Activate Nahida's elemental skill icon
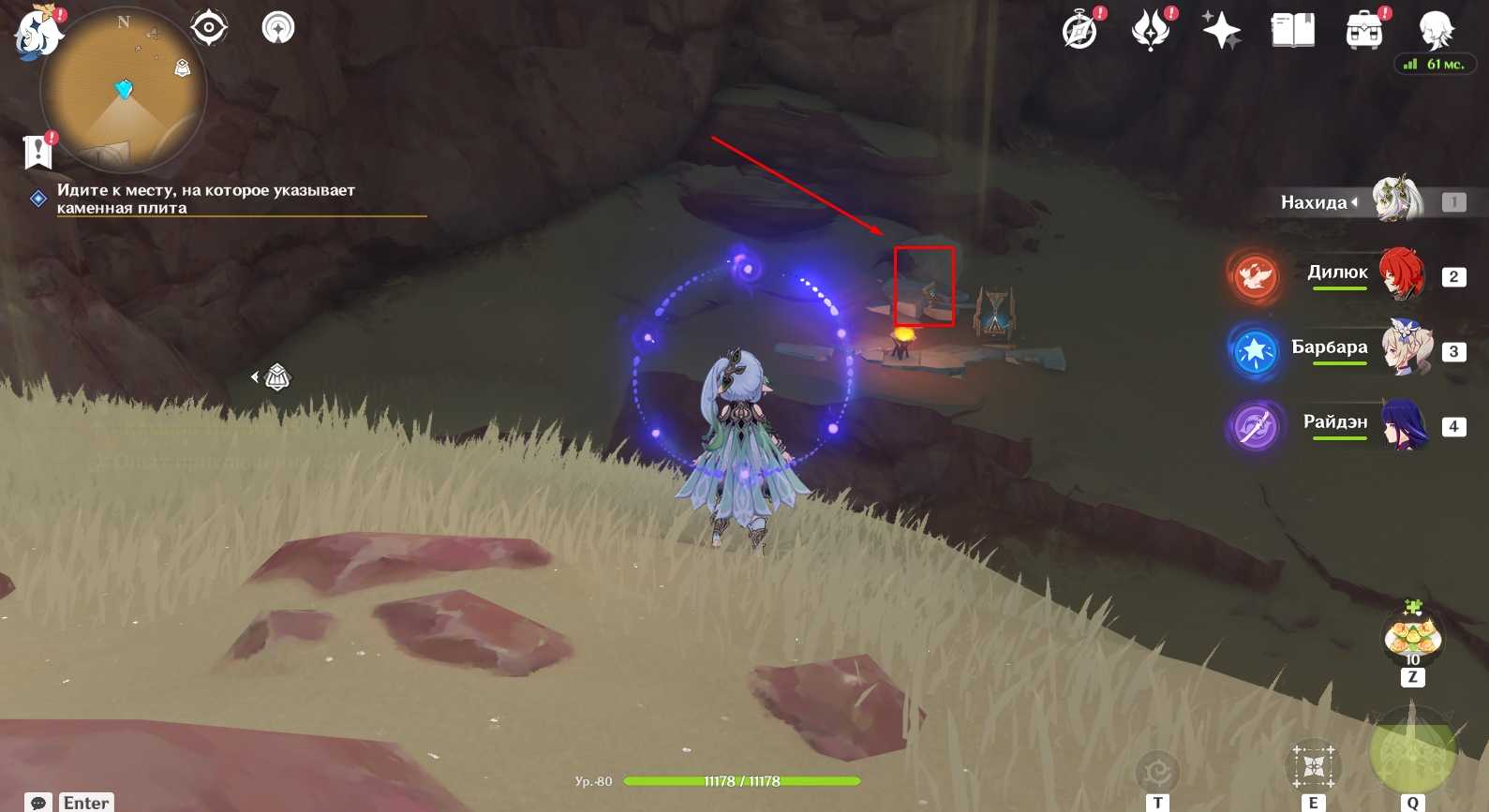 (1313, 765)
